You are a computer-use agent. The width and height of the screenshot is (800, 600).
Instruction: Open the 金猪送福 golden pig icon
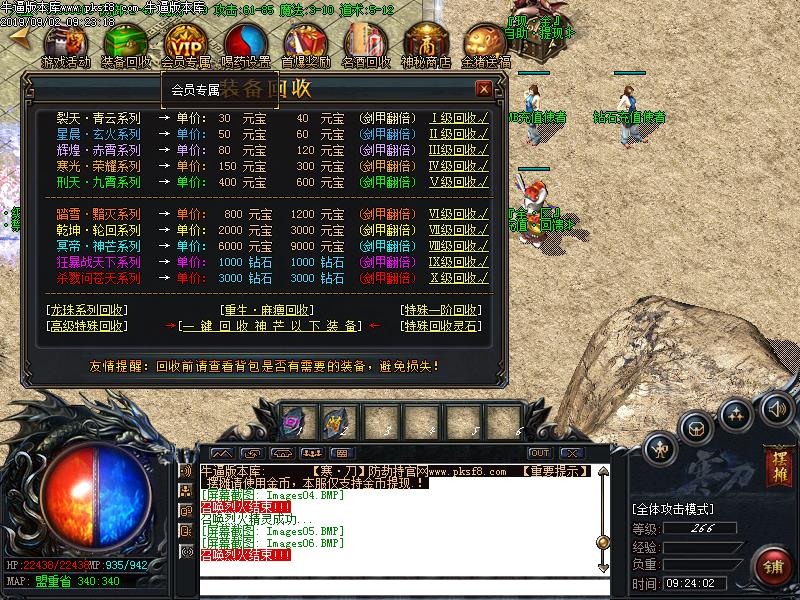pyautogui.click(x=486, y=43)
